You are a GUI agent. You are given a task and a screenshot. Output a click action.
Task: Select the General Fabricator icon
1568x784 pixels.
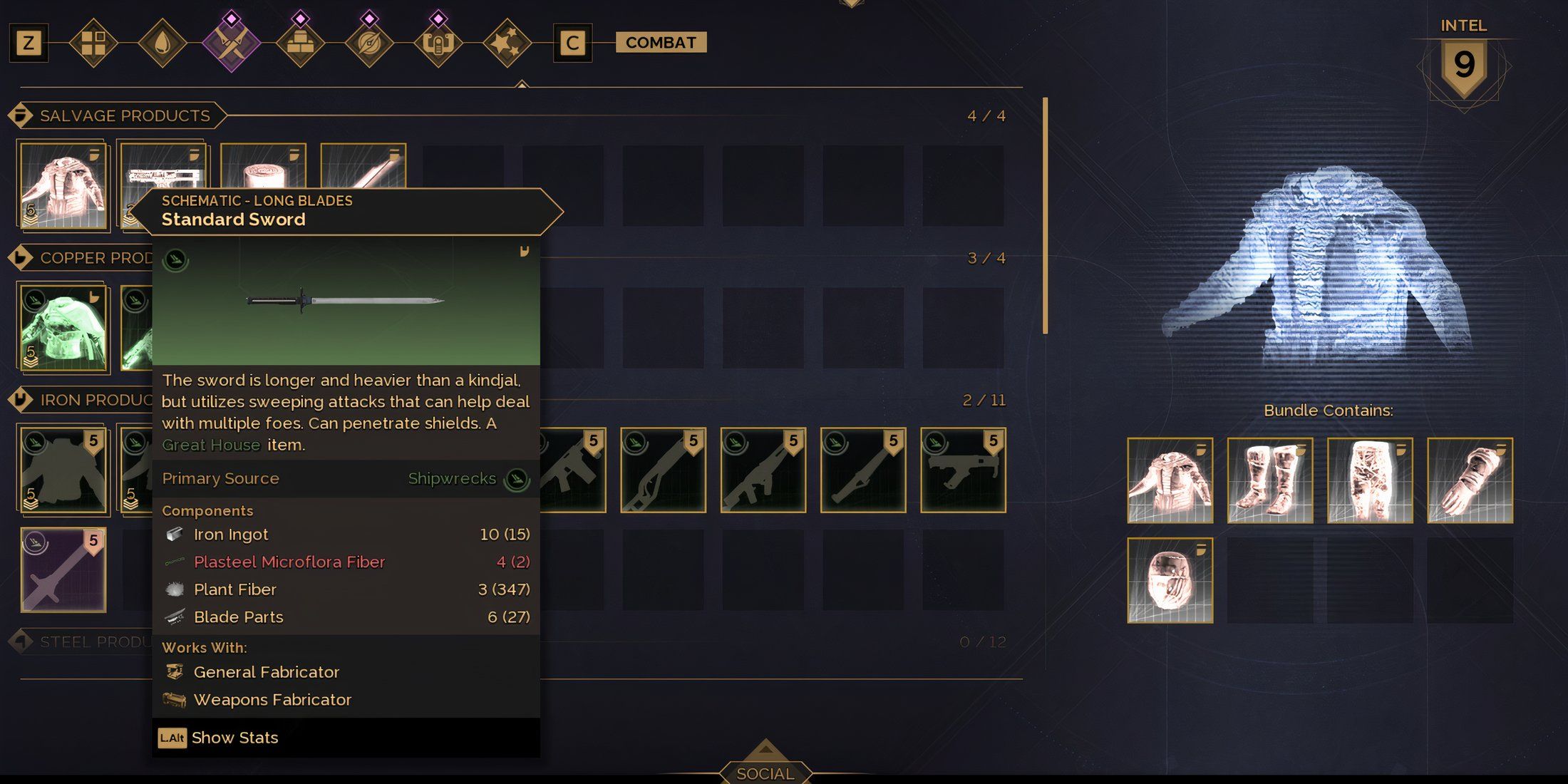click(173, 671)
